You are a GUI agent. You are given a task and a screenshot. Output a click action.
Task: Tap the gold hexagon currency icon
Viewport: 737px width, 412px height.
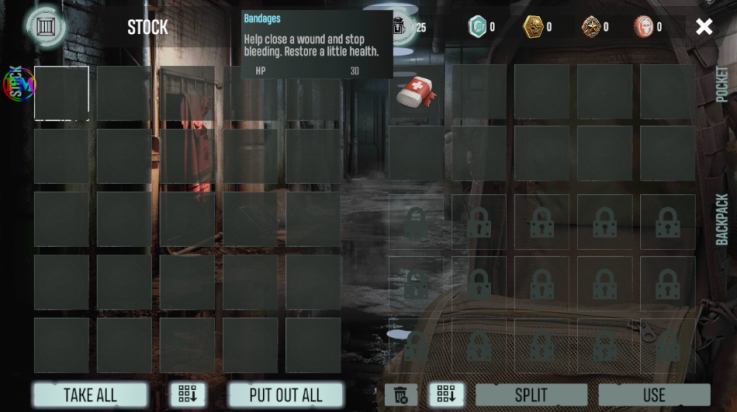click(533, 27)
